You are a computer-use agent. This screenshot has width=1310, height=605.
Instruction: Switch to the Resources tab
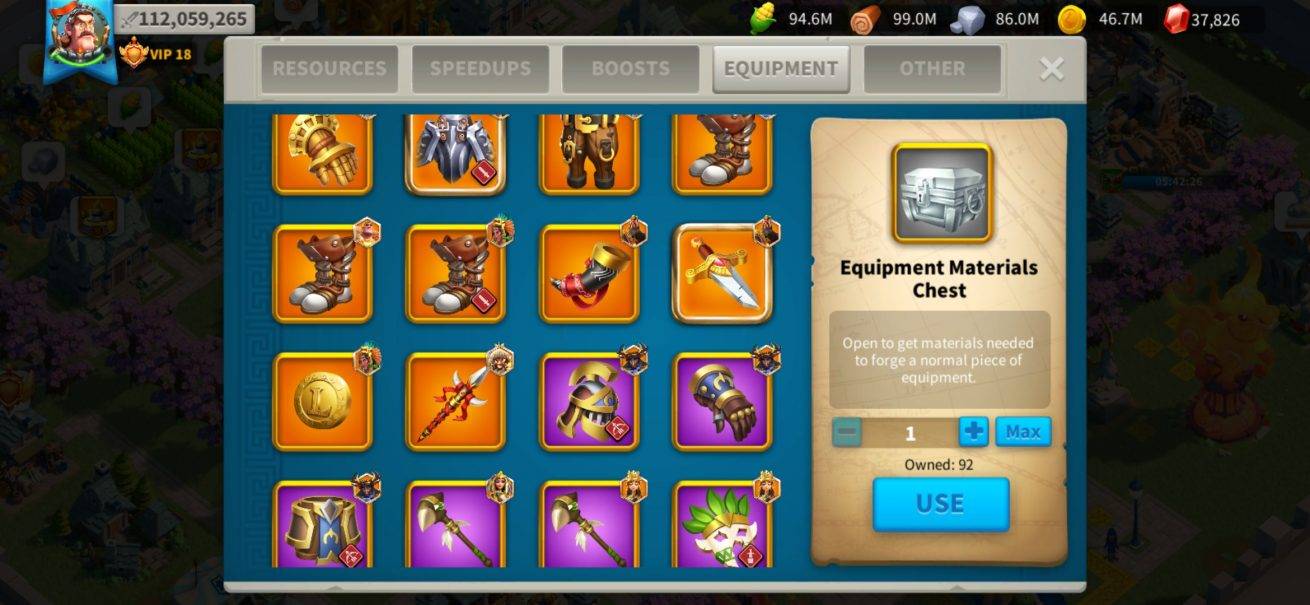click(329, 69)
